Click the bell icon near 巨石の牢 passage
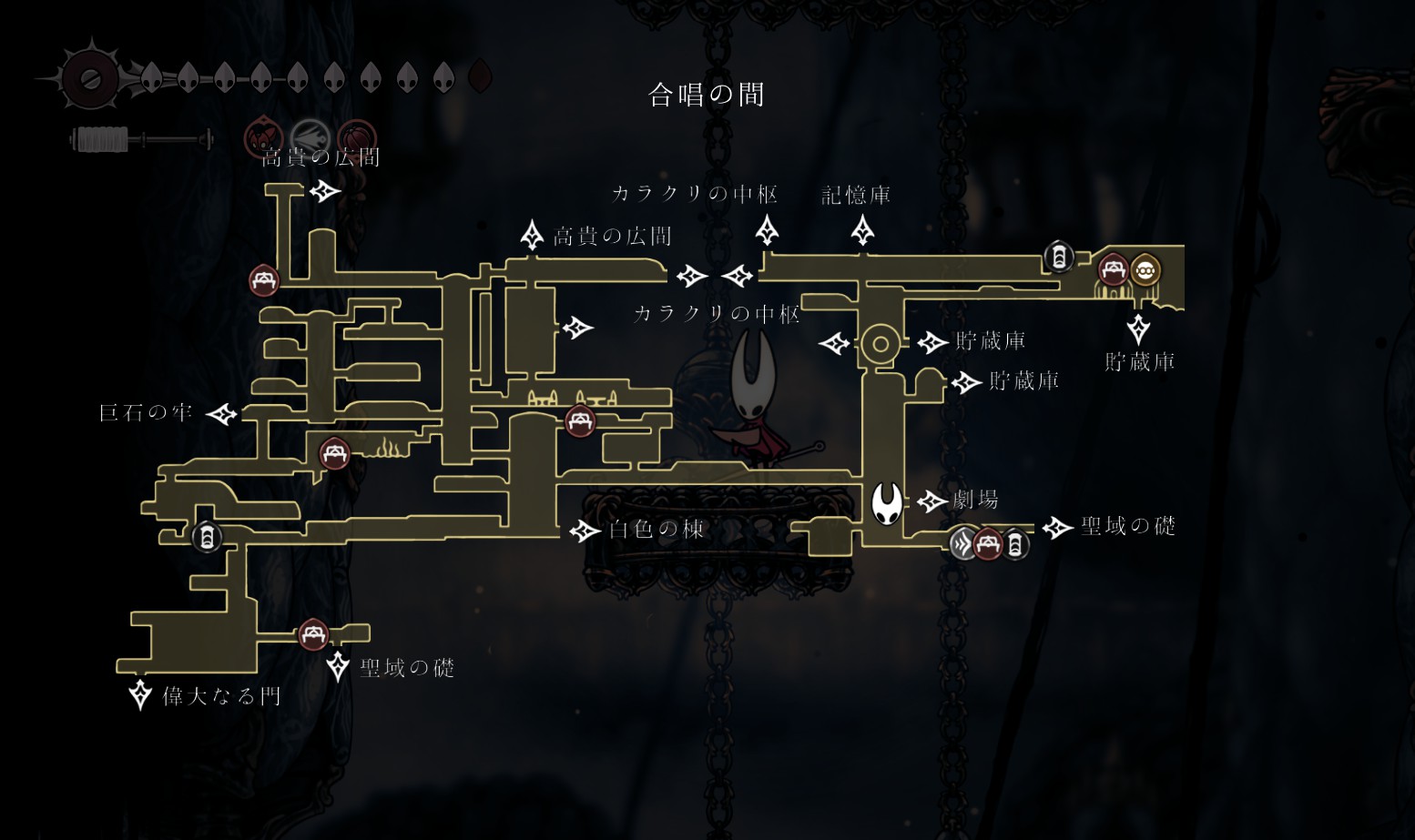Viewport: 1415px width, 840px height. tap(207, 537)
